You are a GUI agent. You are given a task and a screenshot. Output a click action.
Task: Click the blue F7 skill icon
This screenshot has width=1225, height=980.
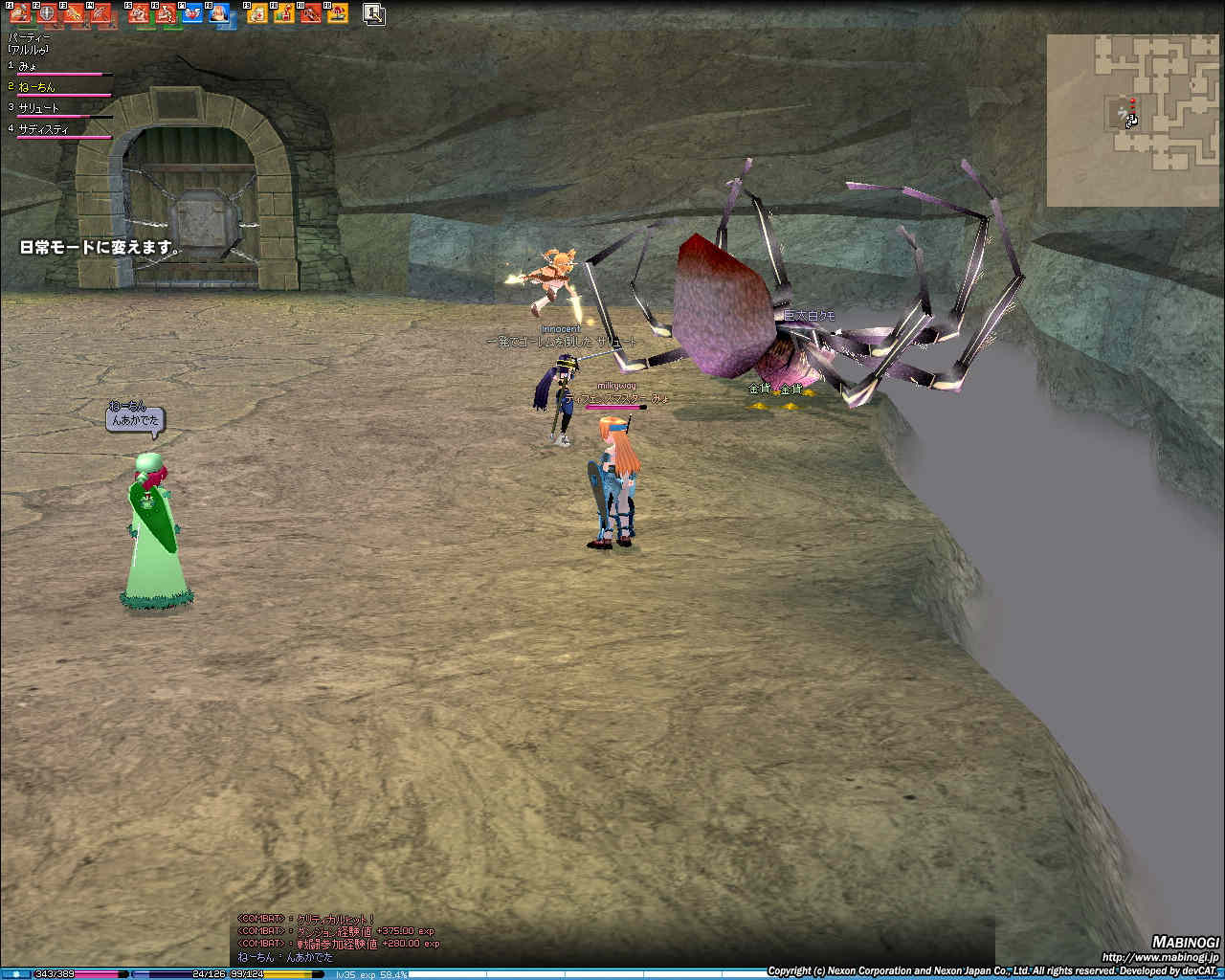tap(192, 13)
